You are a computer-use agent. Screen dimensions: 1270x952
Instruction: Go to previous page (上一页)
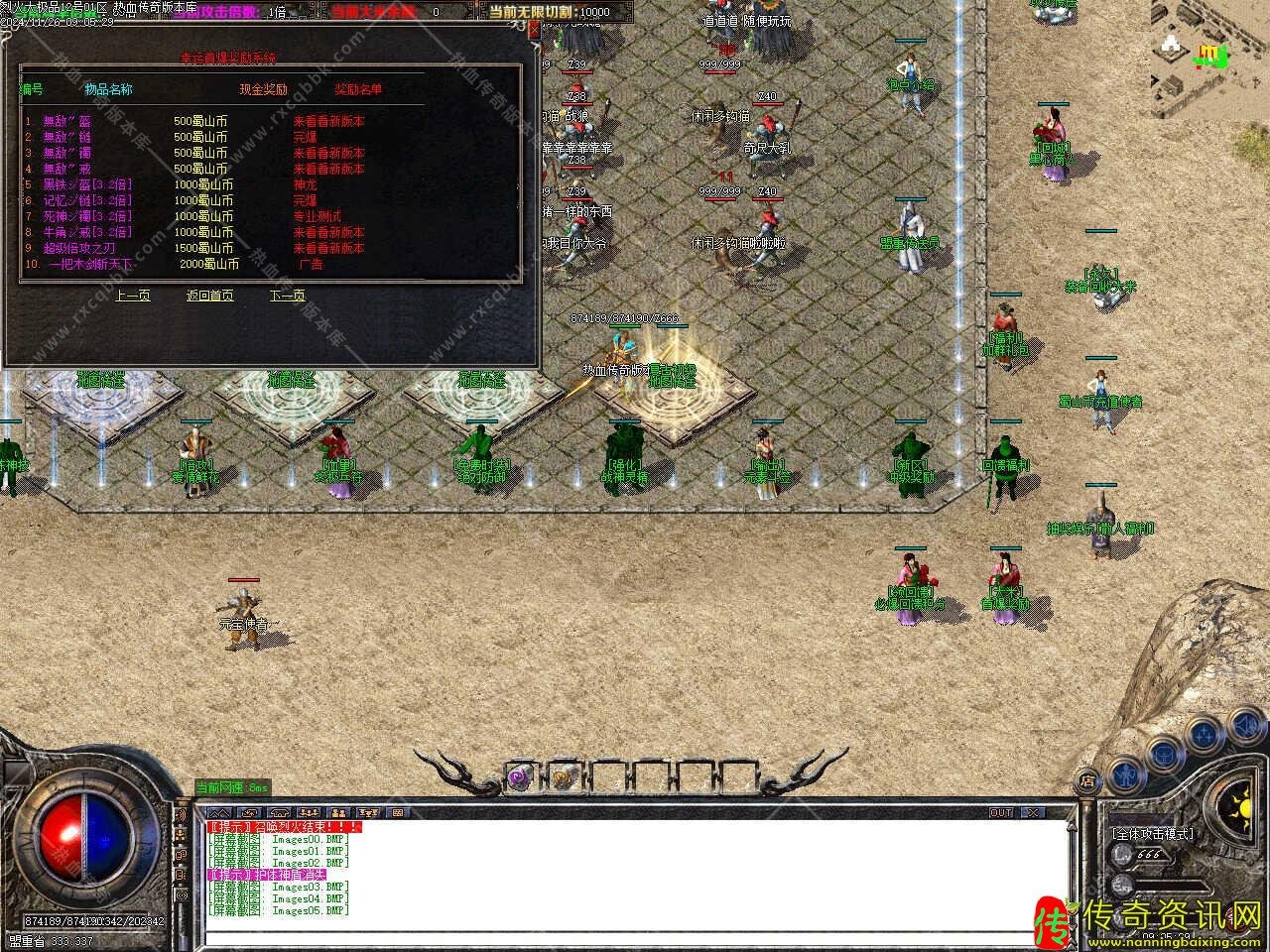tap(132, 296)
